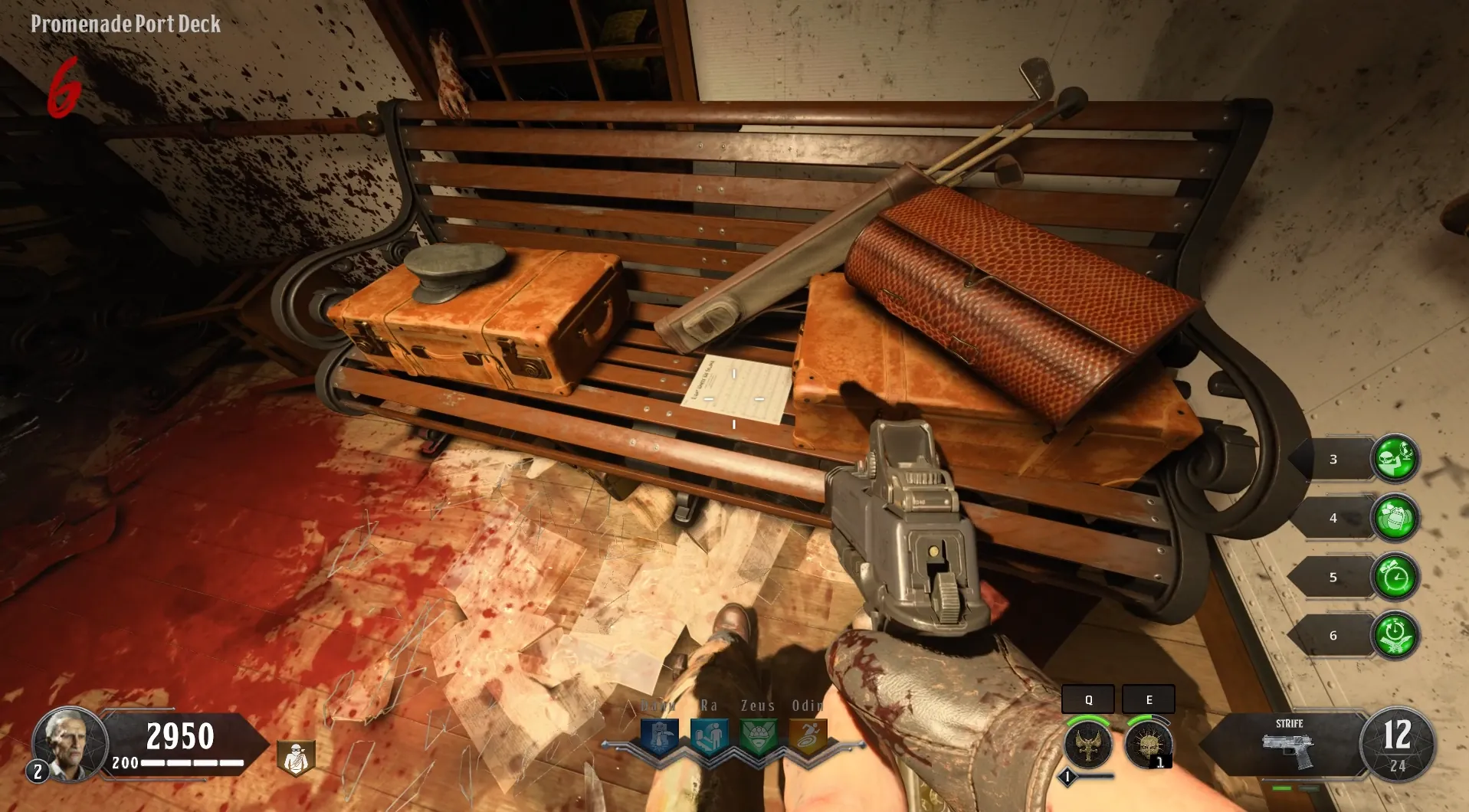This screenshot has width=1469, height=812.
Task: Activate the alarm clock elixir in slot 5
Action: [1395, 577]
